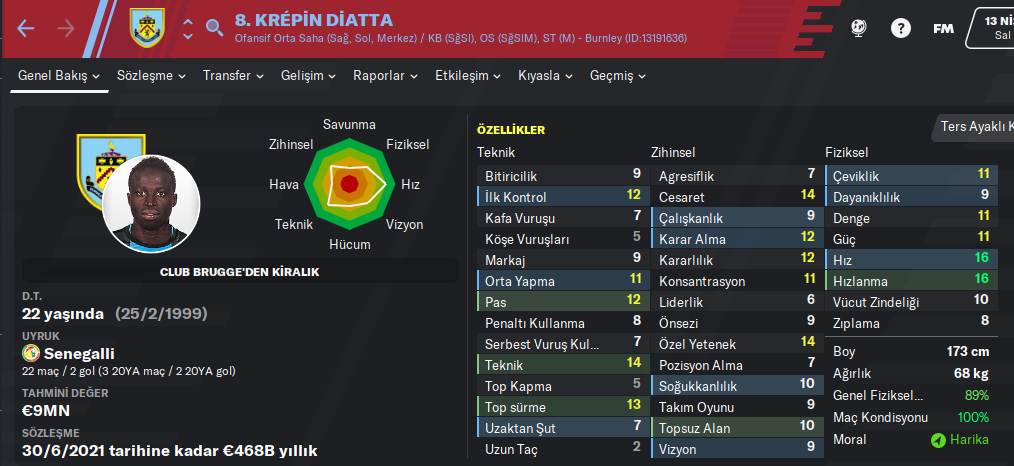Open the Raporlar menu
Viewport: 1014px width, 466px height.
385,76
